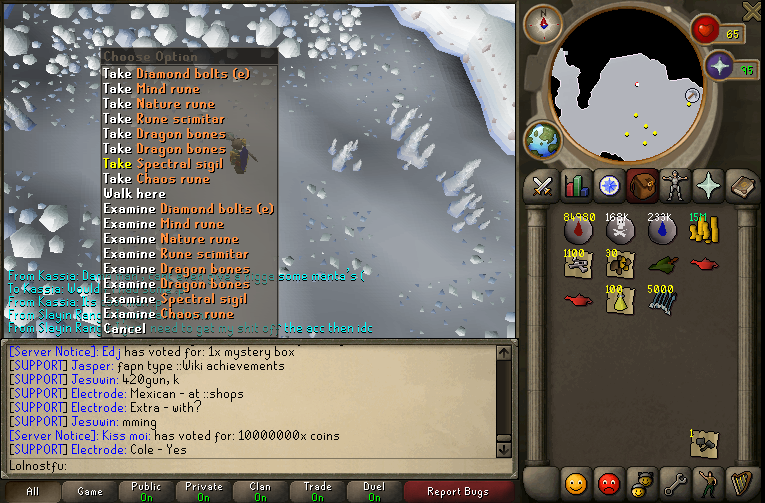Open the combat styles crossed swords tab
Viewport: 765px width, 503px height.
[542, 186]
